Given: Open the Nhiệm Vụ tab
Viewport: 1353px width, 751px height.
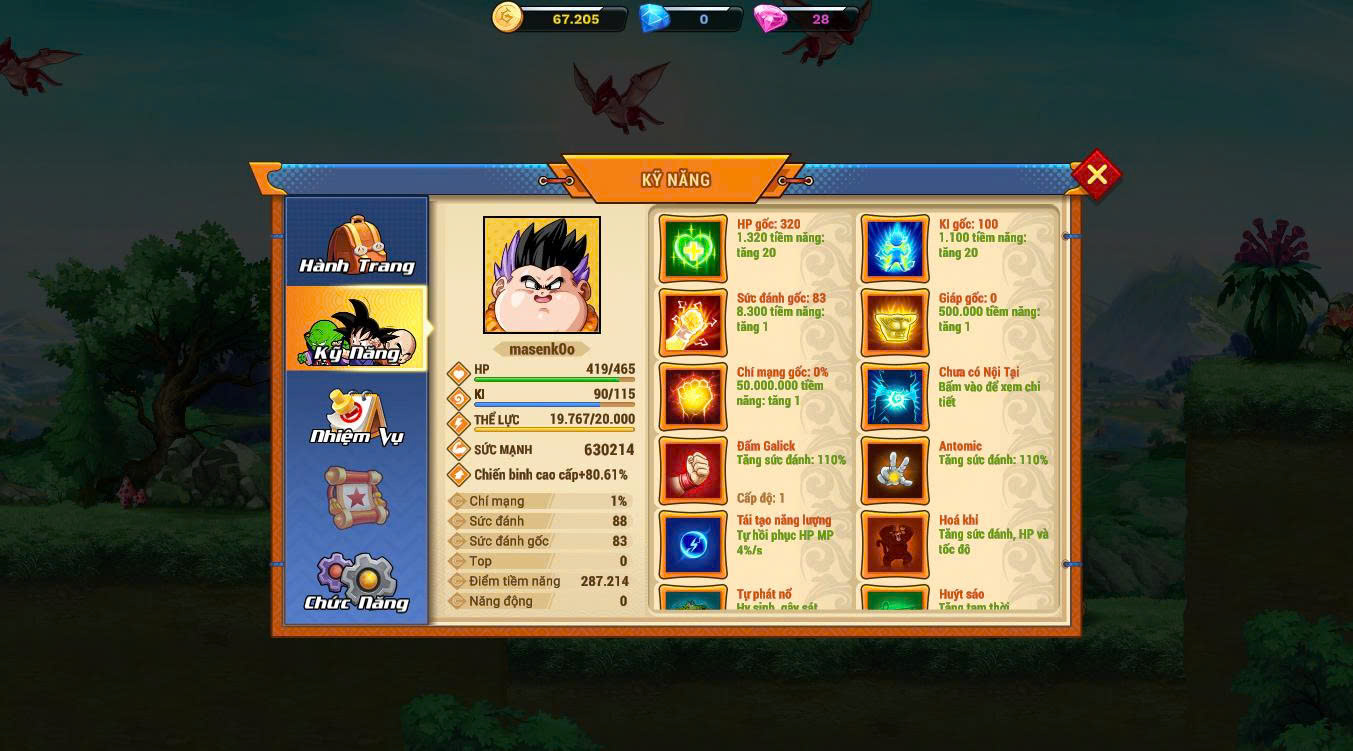Looking at the screenshot, I should 357,416.
